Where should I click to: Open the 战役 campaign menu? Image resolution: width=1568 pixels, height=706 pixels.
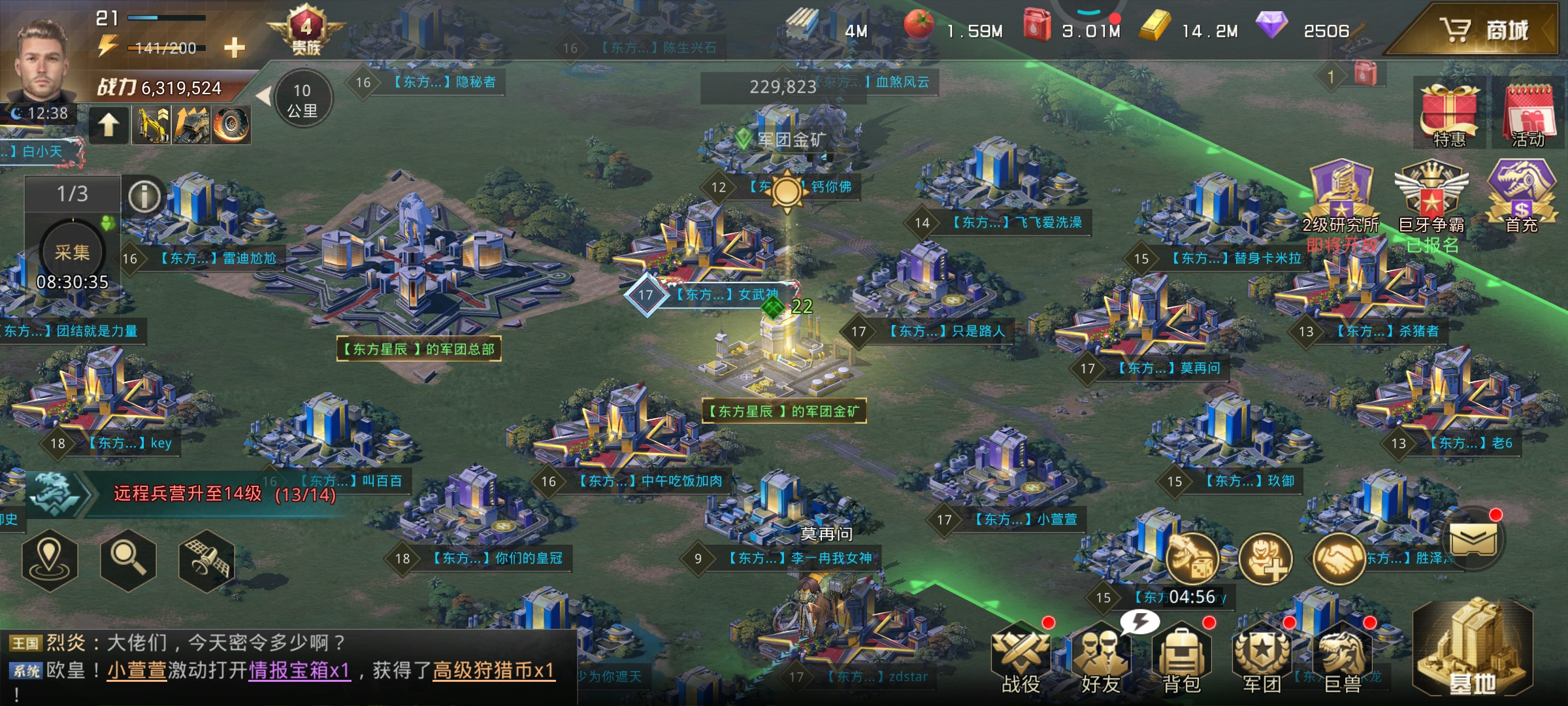click(x=1021, y=657)
